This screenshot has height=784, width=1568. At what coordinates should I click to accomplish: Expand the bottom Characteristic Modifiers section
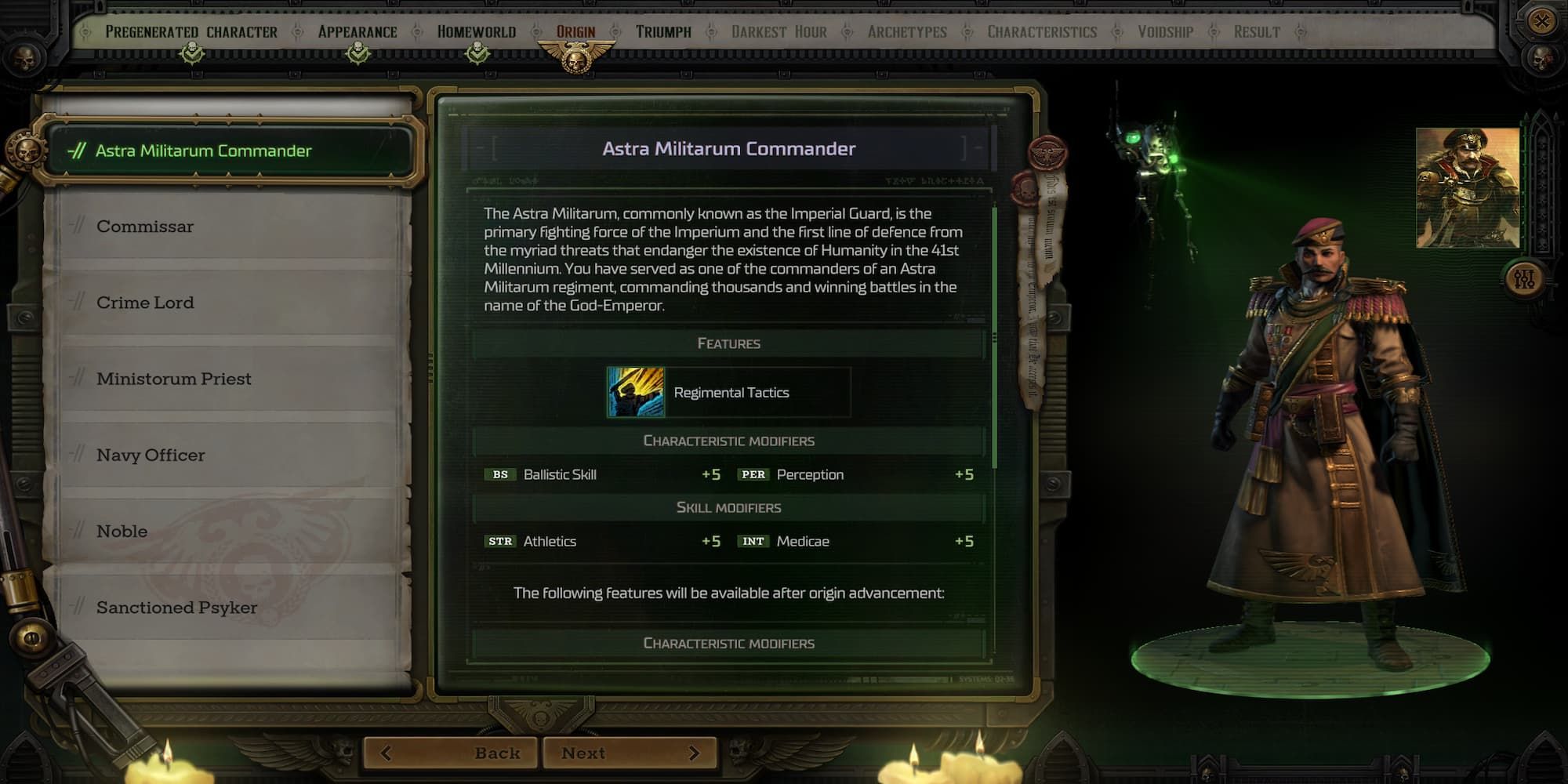click(x=730, y=643)
